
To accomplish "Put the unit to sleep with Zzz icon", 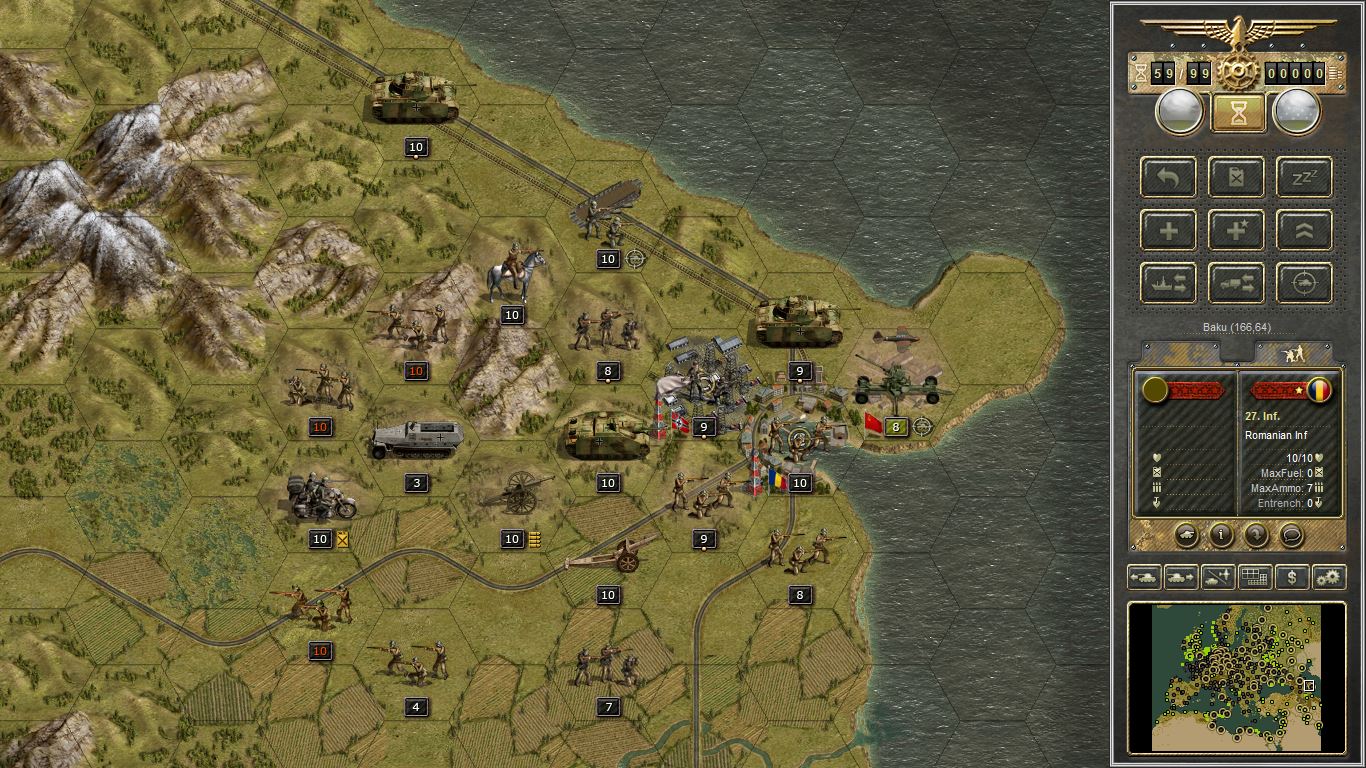I will pyautogui.click(x=1305, y=178).
